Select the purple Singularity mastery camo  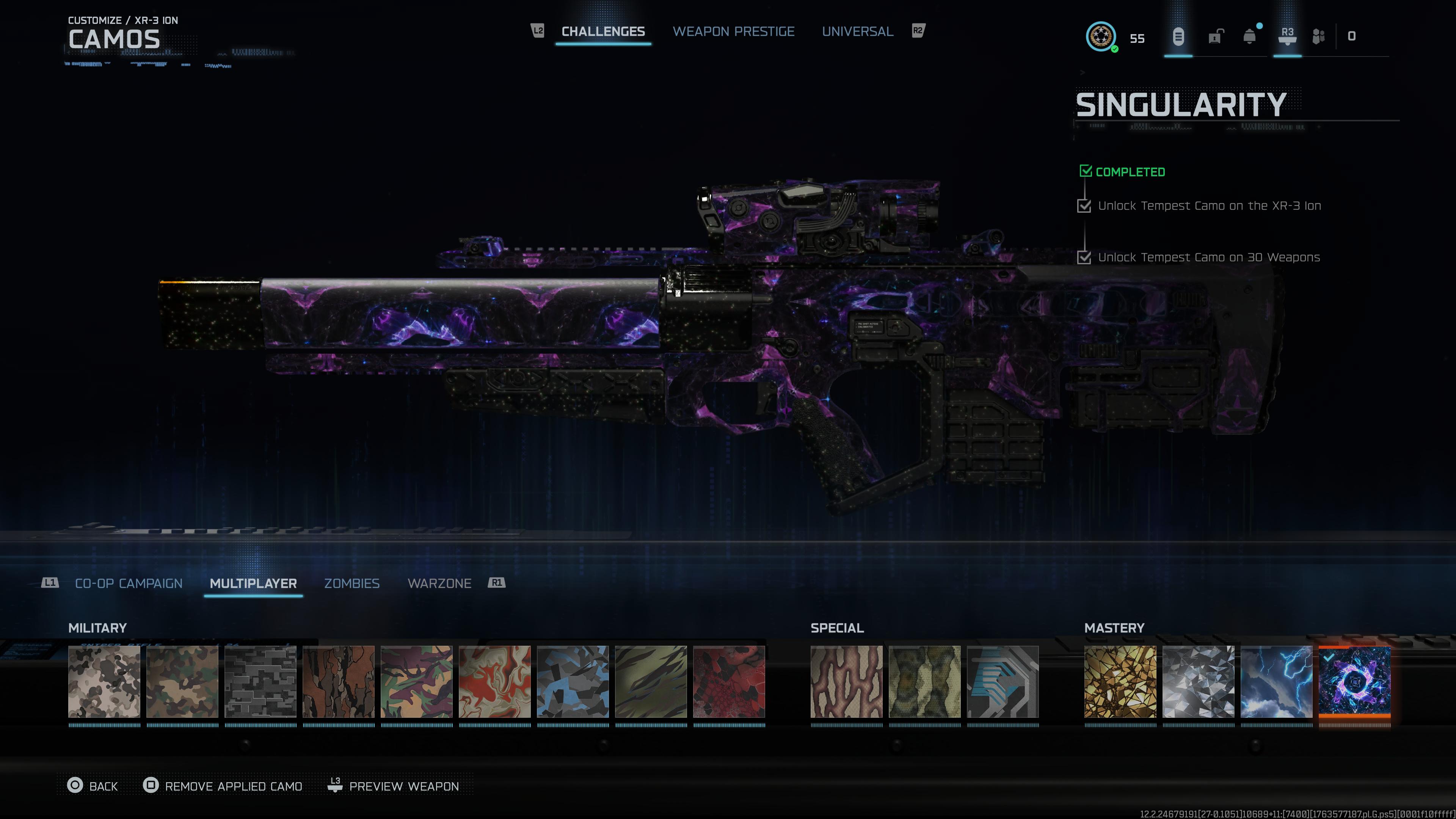point(1354,682)
